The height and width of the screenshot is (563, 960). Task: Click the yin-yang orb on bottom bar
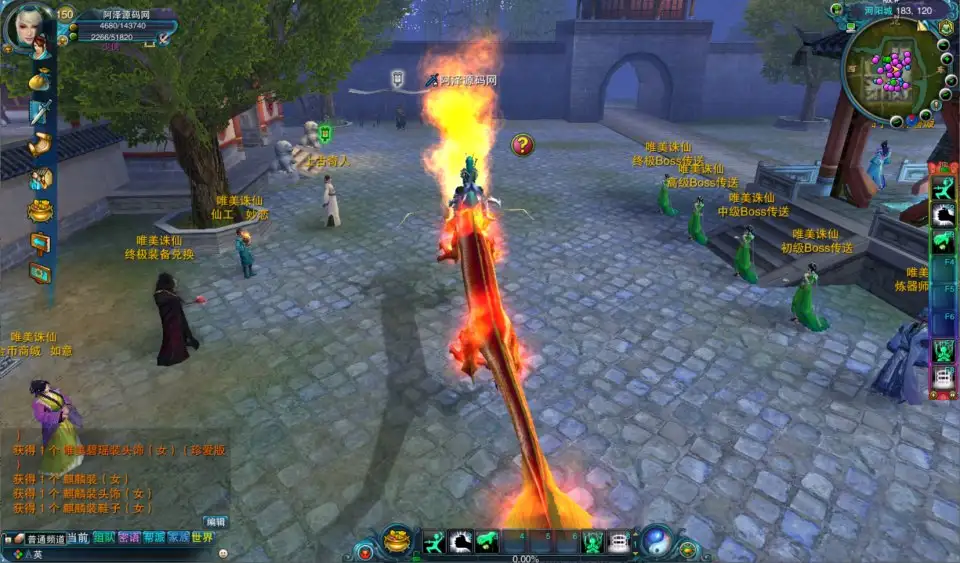coord(656,540)
